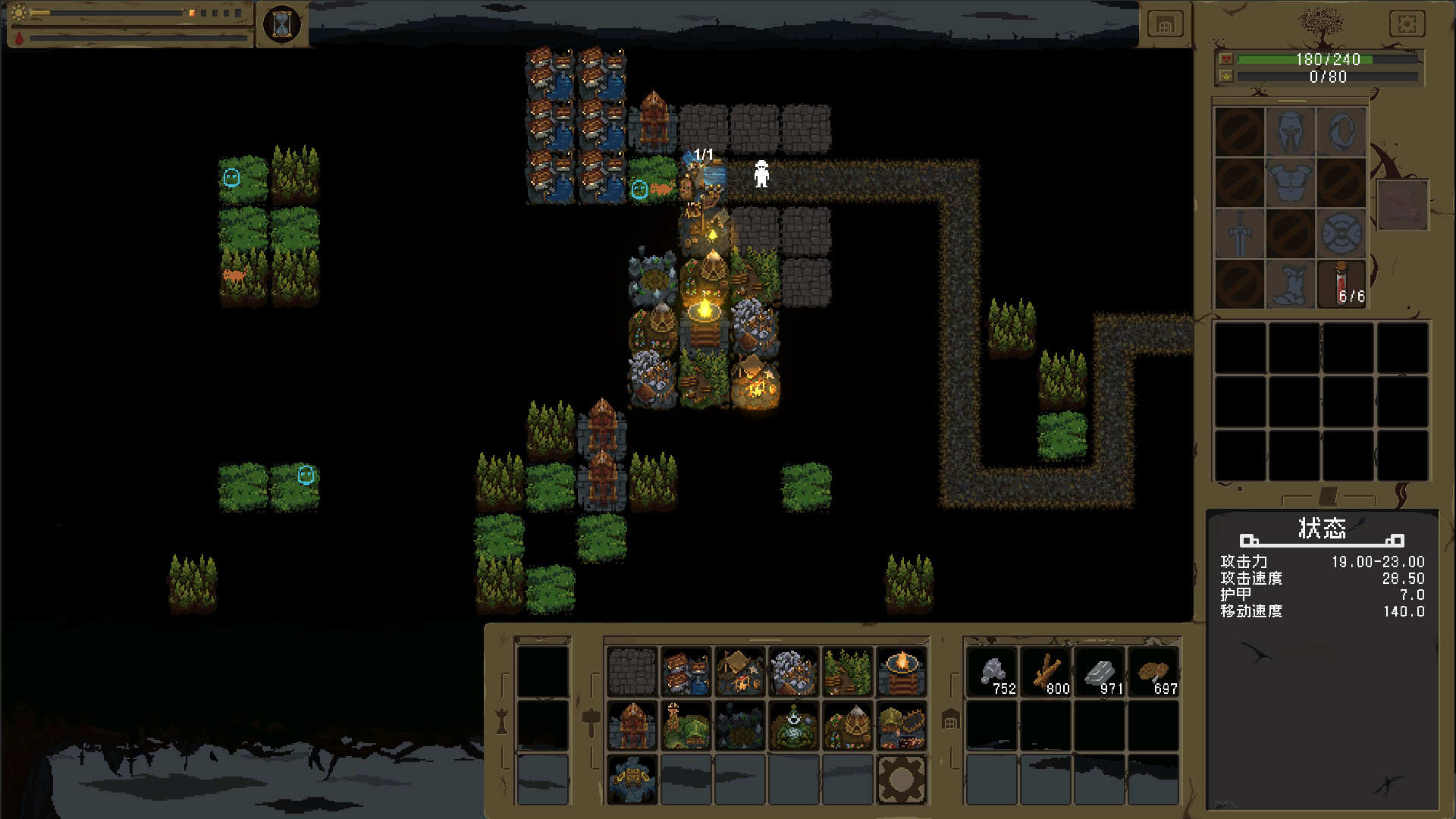Screen dimensions: 1456x819
Task: Open the settings gear menu
Action: (x=1407, y=24)
